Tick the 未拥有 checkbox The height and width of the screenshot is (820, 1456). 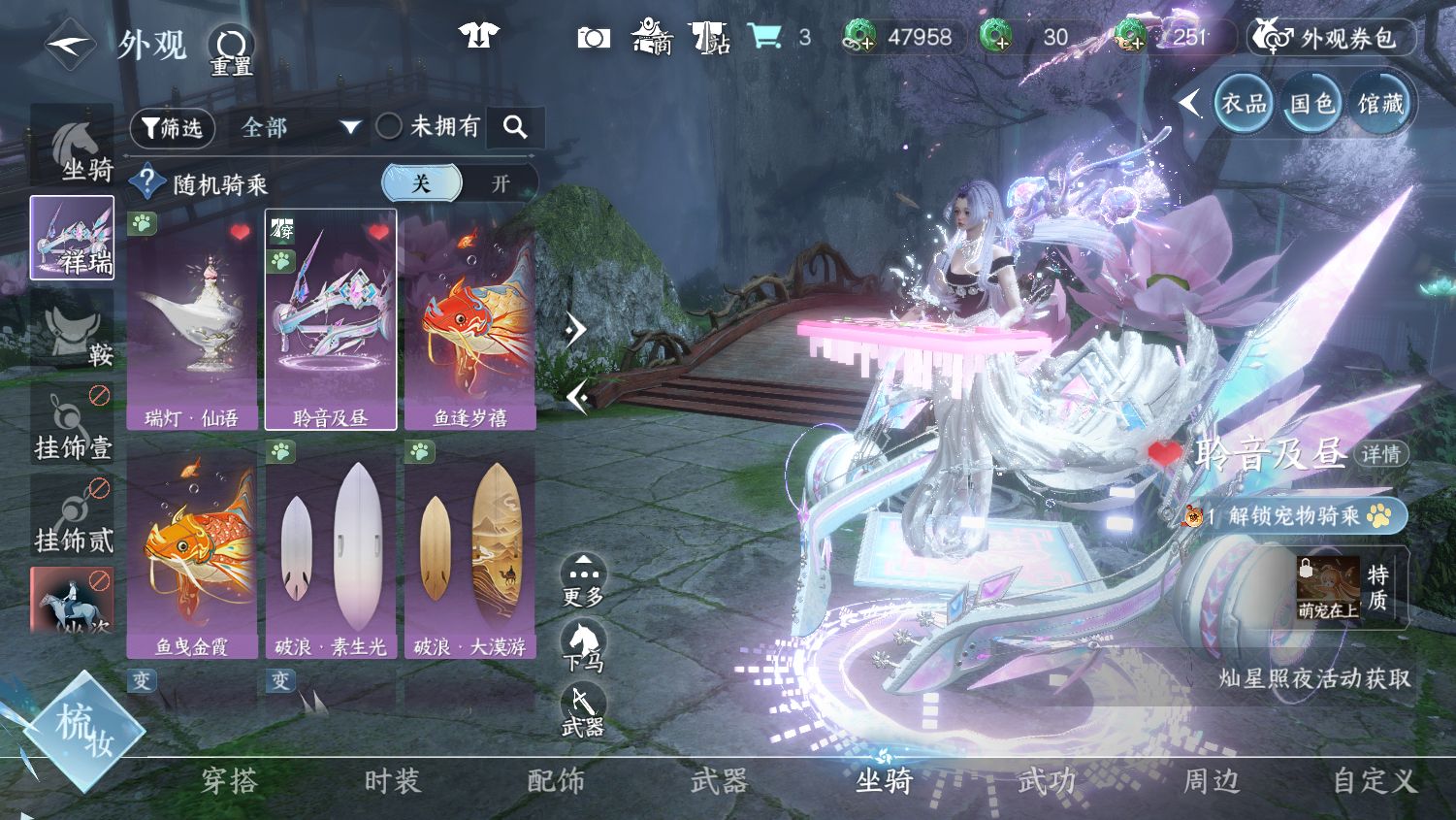389,126
